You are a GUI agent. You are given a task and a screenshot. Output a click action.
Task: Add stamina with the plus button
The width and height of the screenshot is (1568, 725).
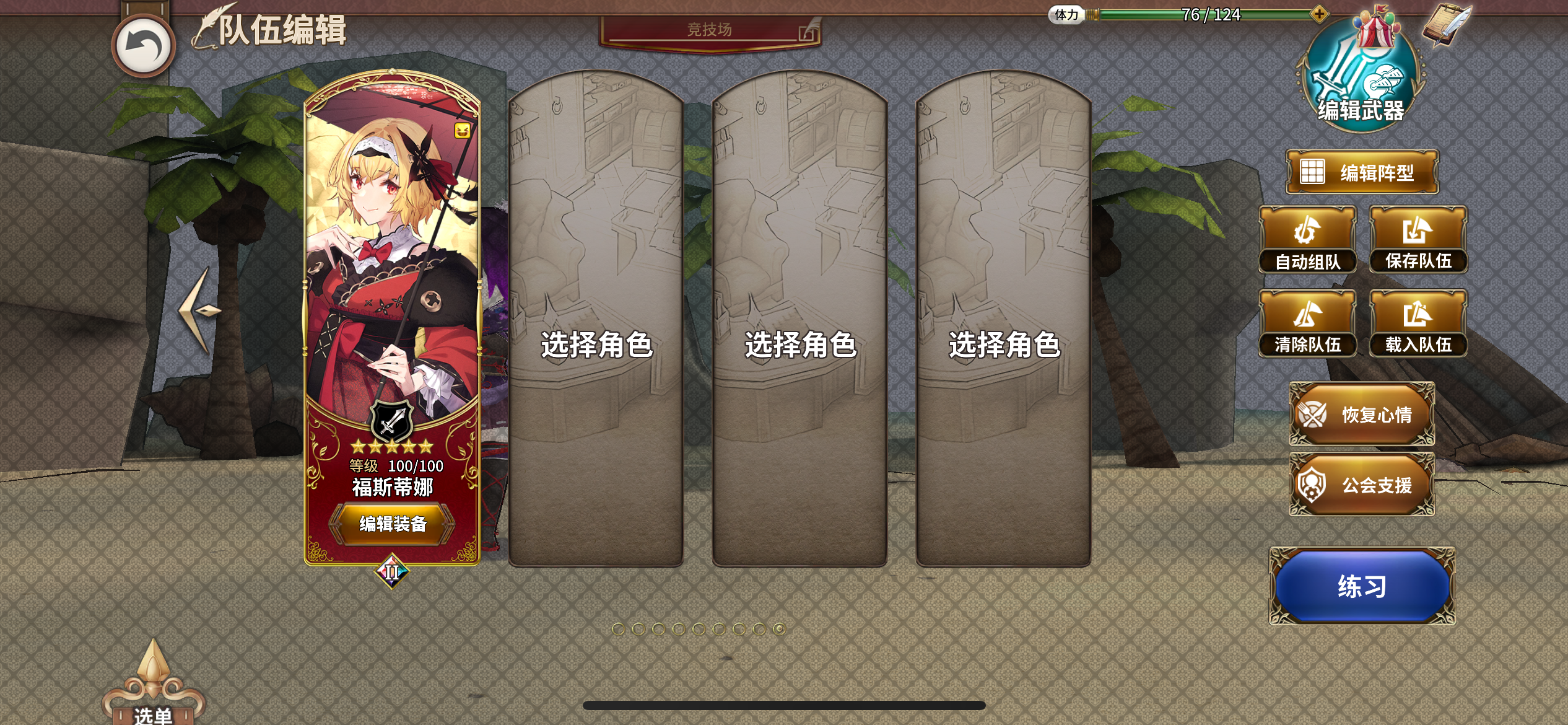(1319, 14)
